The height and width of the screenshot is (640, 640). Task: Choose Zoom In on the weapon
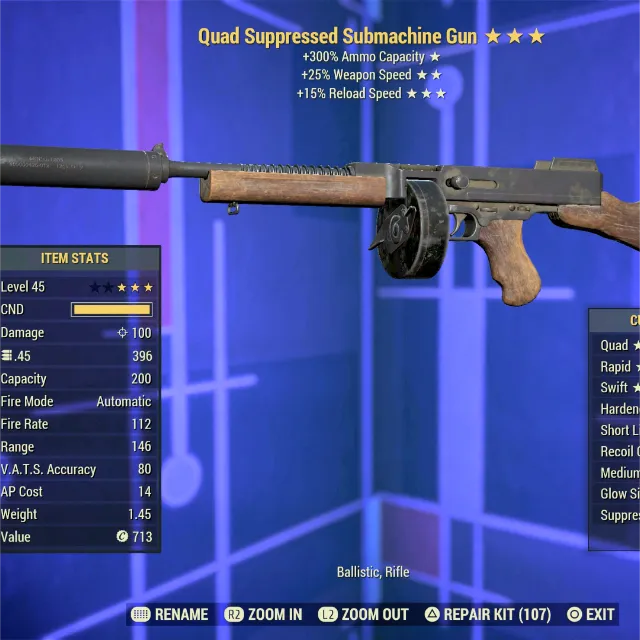pyautogui.click(x=263, y=614)
